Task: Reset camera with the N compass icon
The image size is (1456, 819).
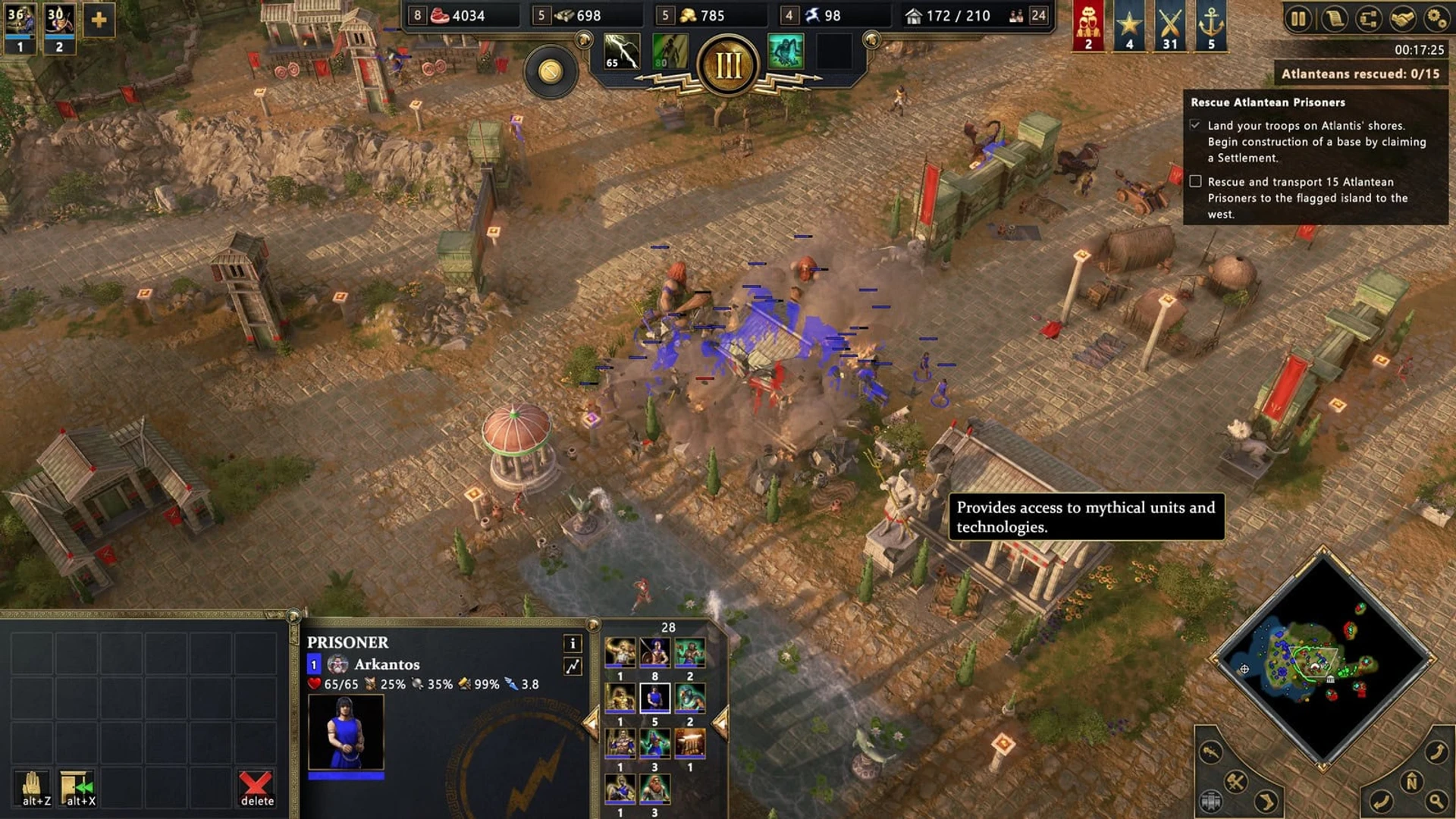Action: pos(1412,780)
